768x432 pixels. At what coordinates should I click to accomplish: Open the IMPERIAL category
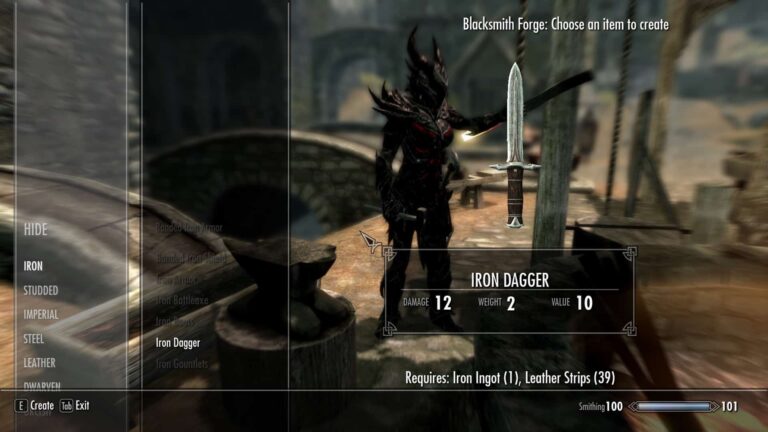tap(41, 315)
